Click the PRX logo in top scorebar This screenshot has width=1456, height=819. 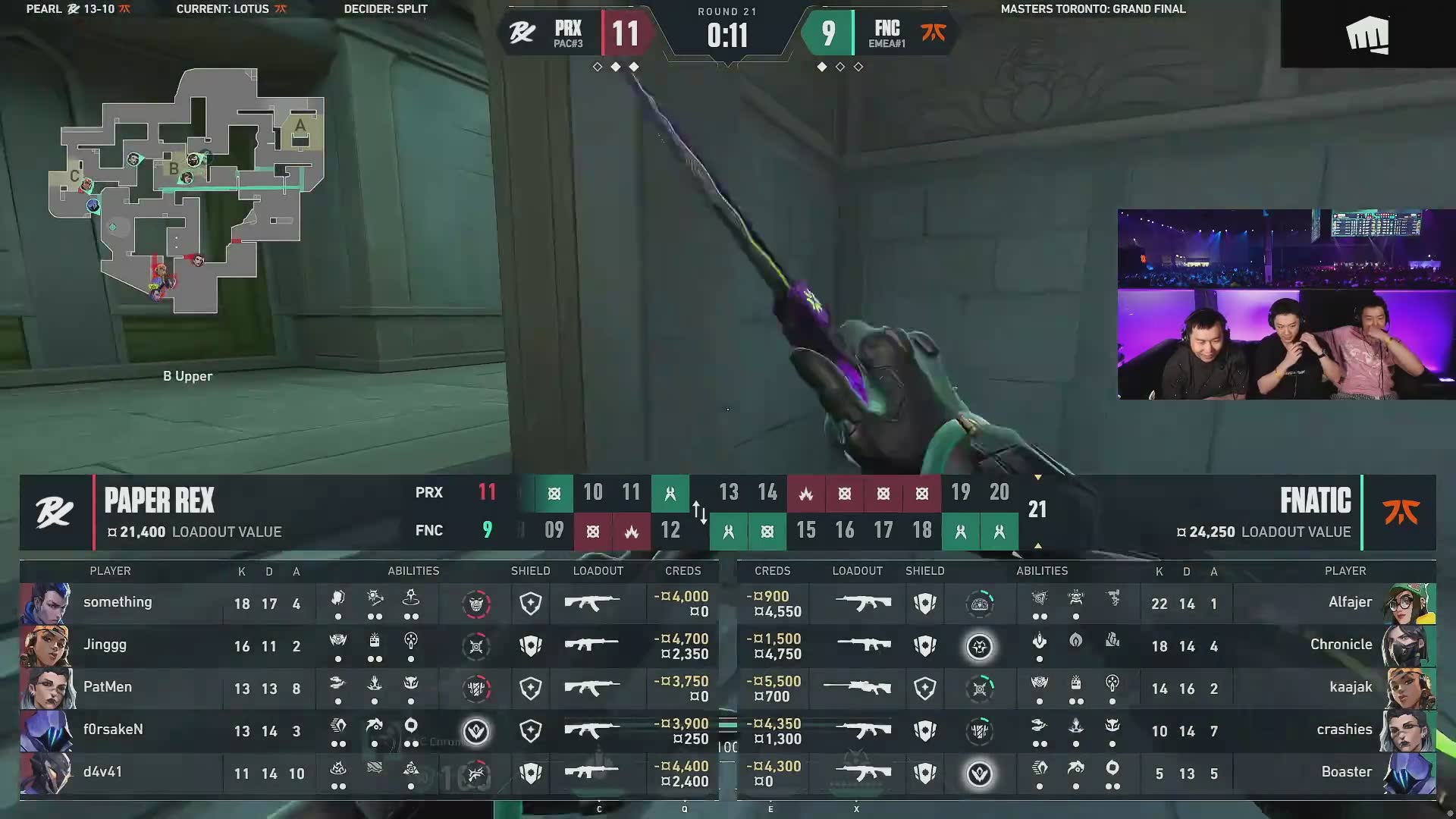pos(522,33)
